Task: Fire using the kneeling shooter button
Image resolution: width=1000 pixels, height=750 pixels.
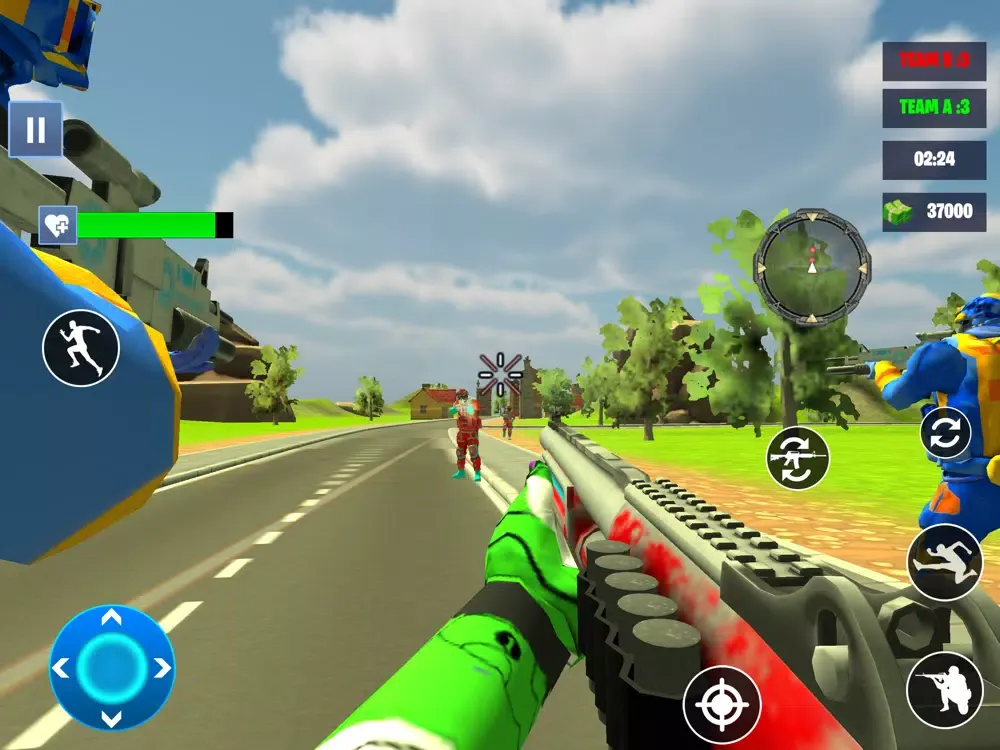Action: click(x=945, y=690)
